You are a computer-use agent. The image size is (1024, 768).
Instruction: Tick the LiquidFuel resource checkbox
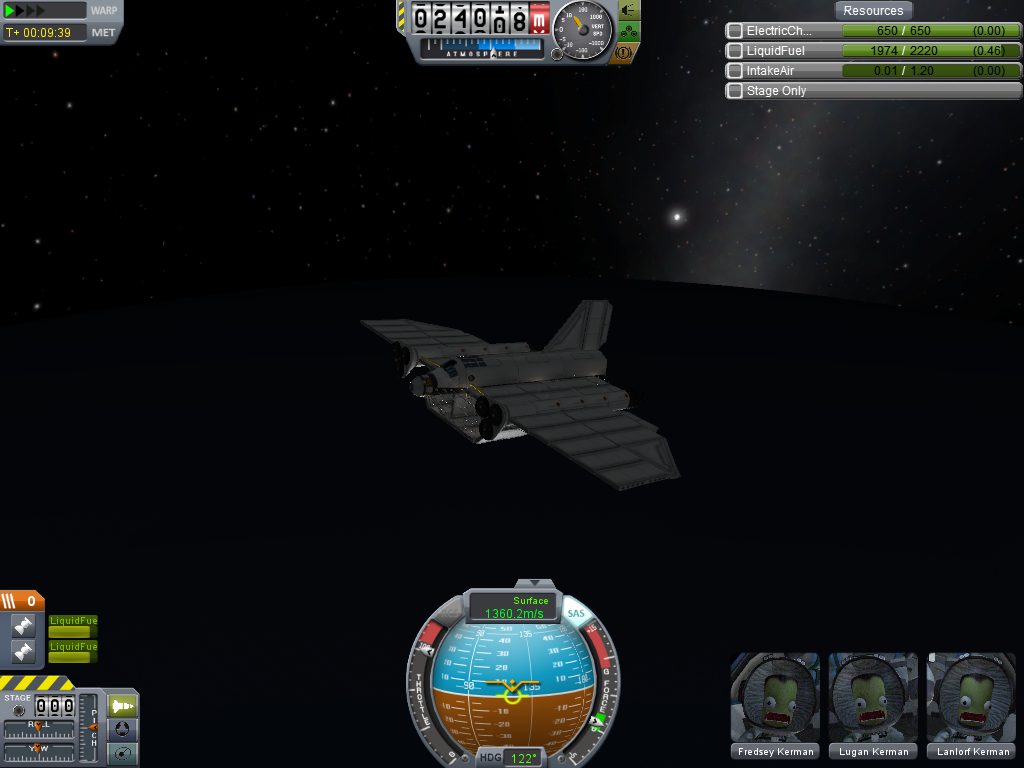click(x=735, y=51)
